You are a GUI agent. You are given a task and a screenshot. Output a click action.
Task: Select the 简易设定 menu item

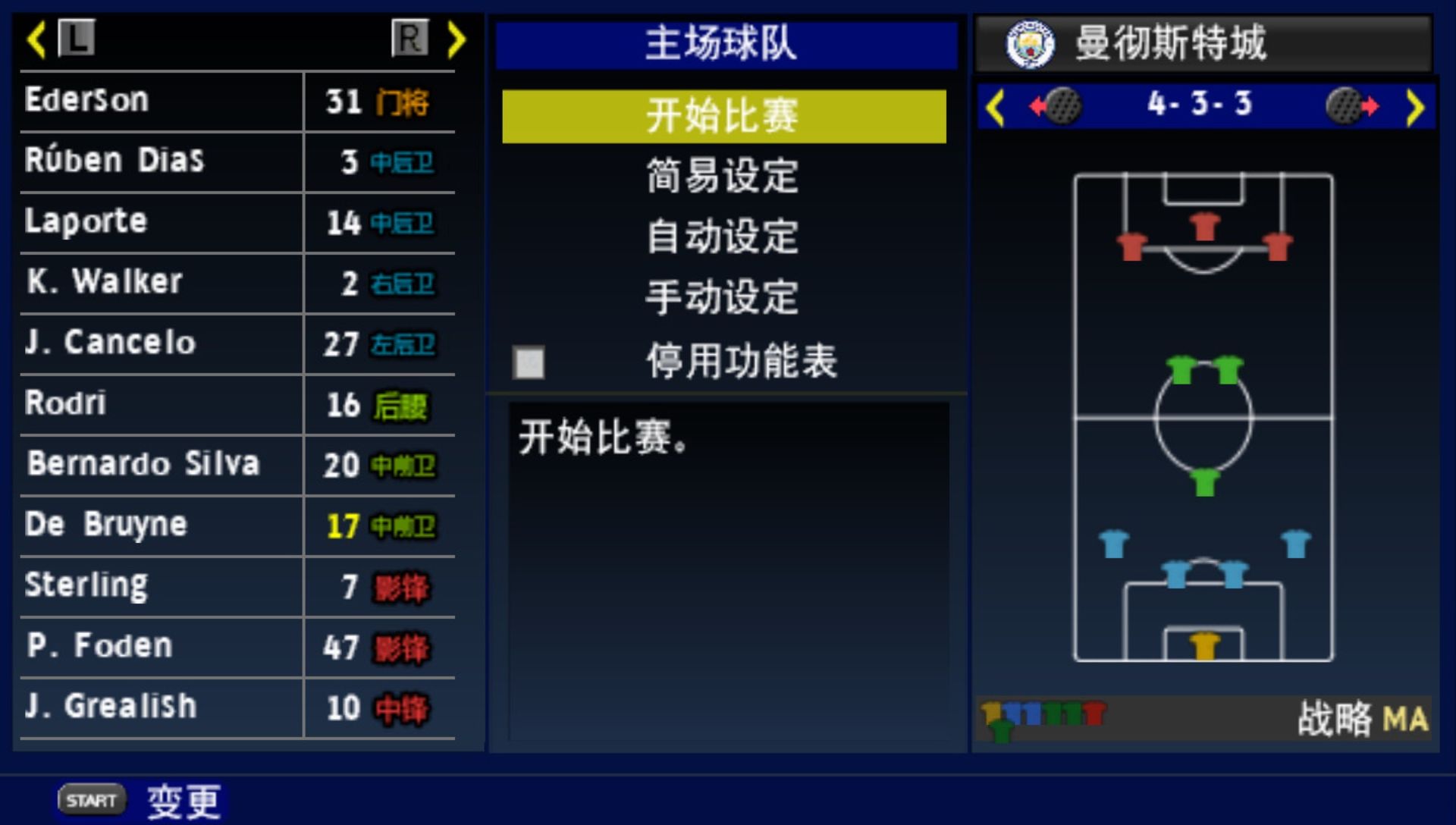[722, 176]
